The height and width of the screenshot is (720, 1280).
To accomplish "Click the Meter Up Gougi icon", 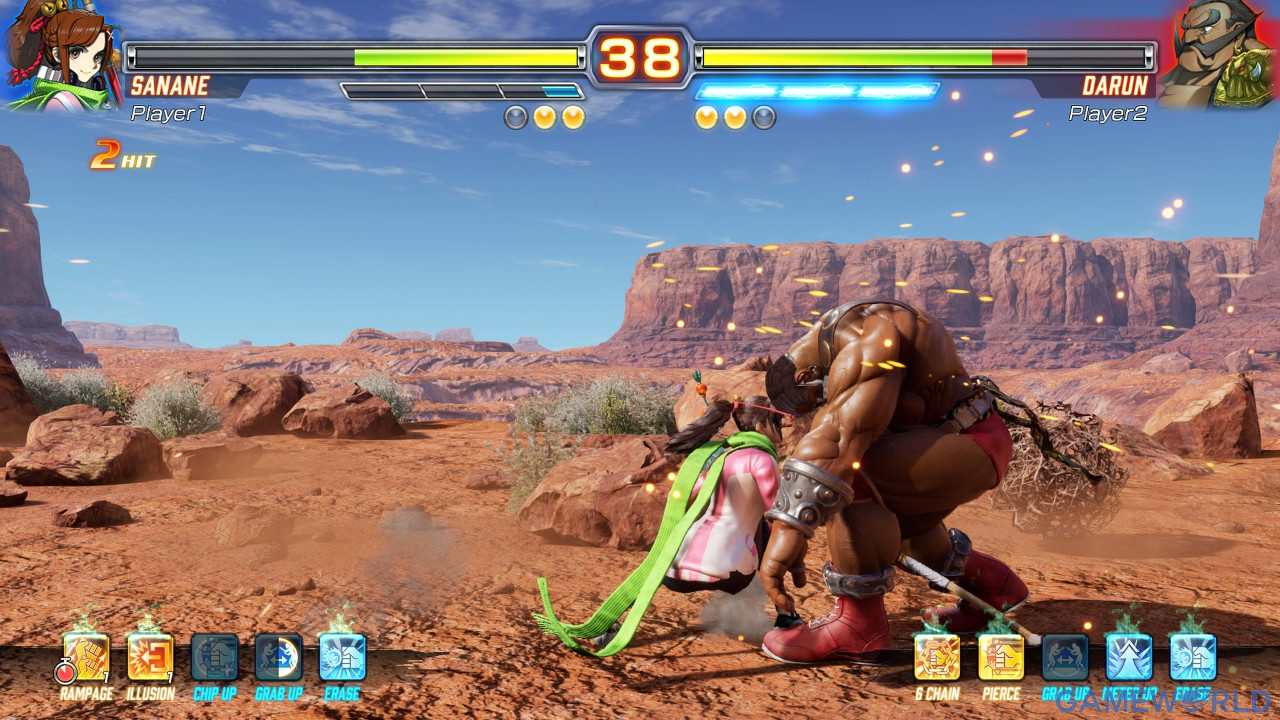I will coord(1129,658).
